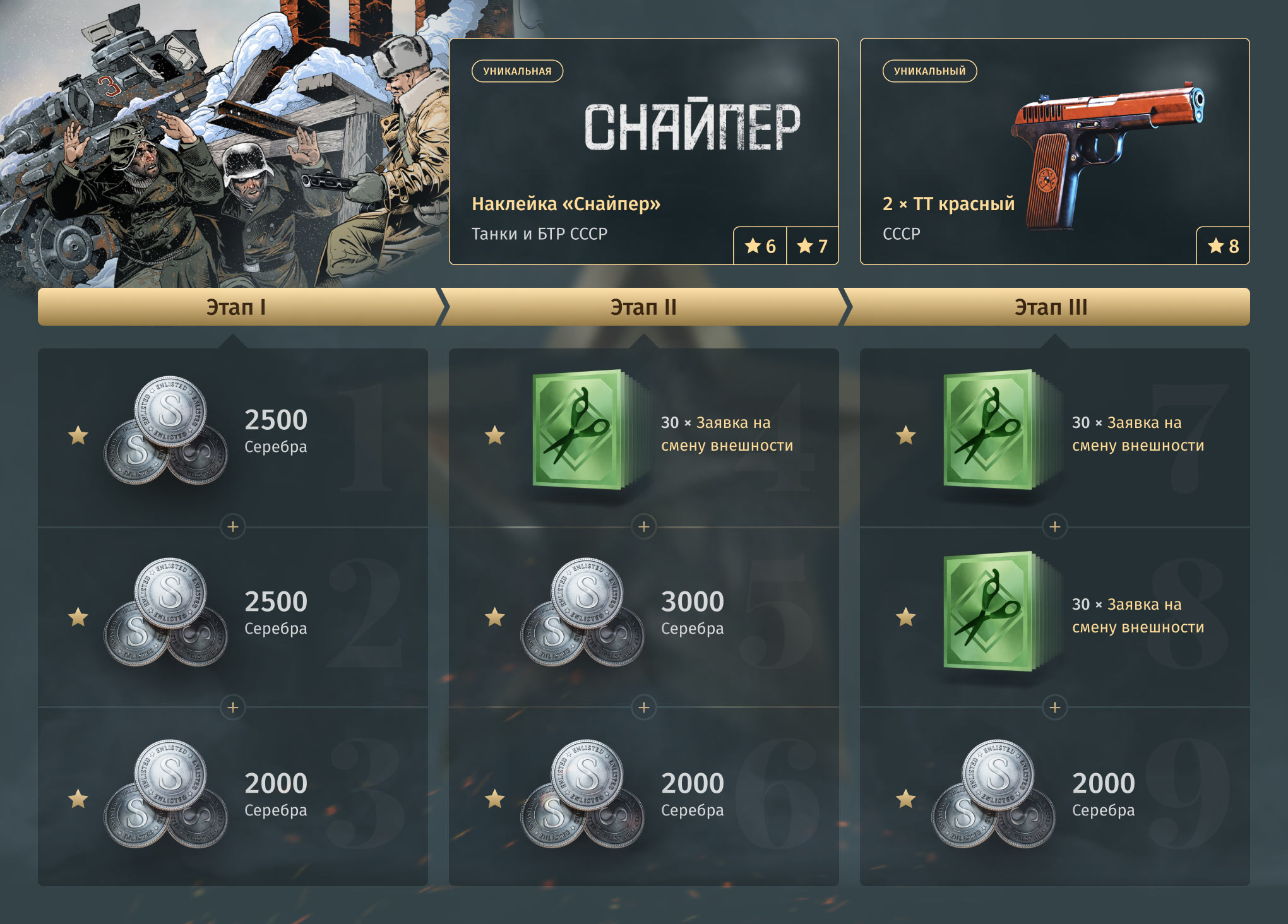Screen dimensions: 1288x924
Task: Select the 2000 Серебра reward in Этап II
Action: [x=643, y=798]
